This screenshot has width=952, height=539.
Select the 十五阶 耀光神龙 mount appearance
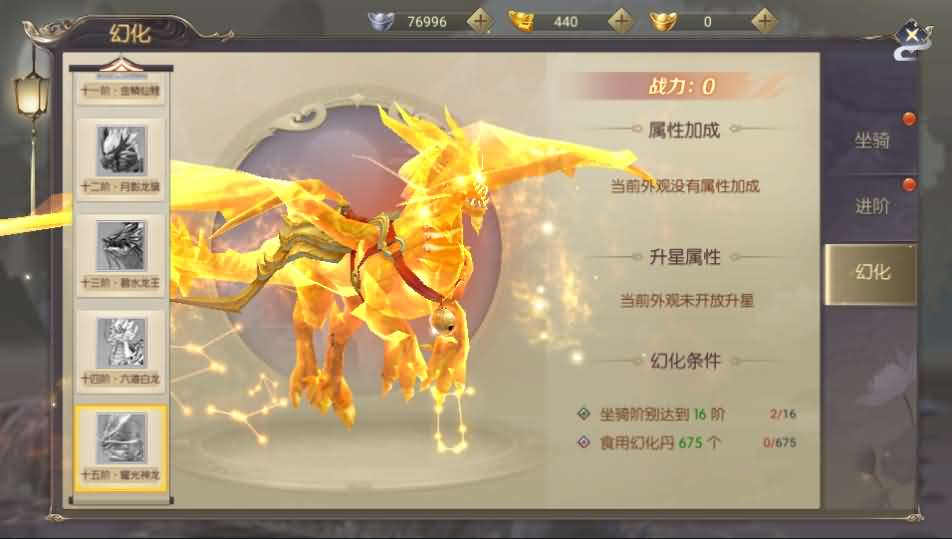(x=120, y=446)
